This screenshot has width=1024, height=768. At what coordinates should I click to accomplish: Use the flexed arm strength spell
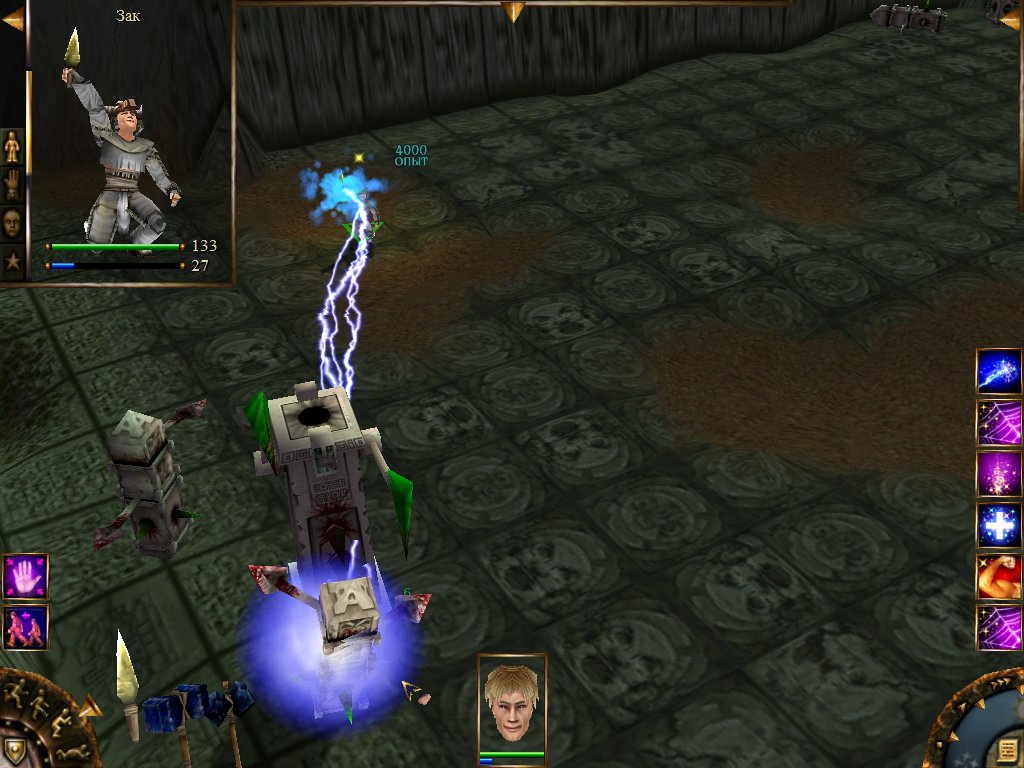coord(998,577)
